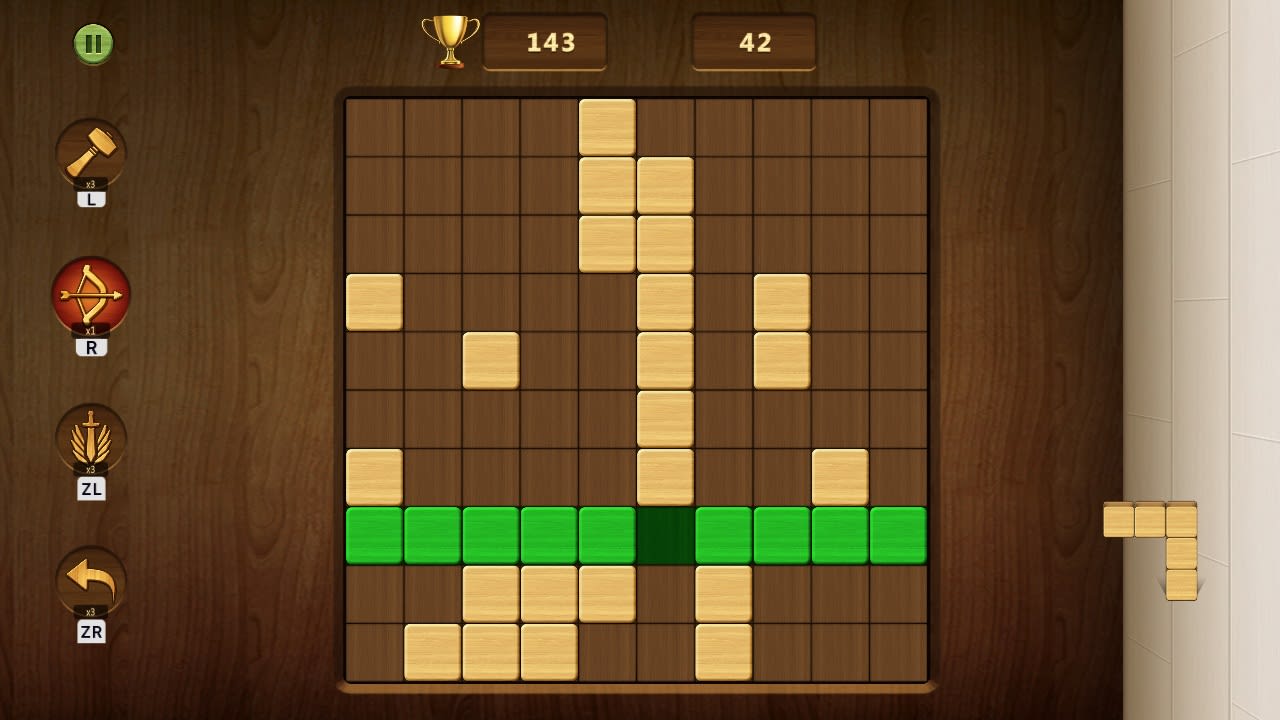Click the L button label under the hammer

[x=91, y=197]
